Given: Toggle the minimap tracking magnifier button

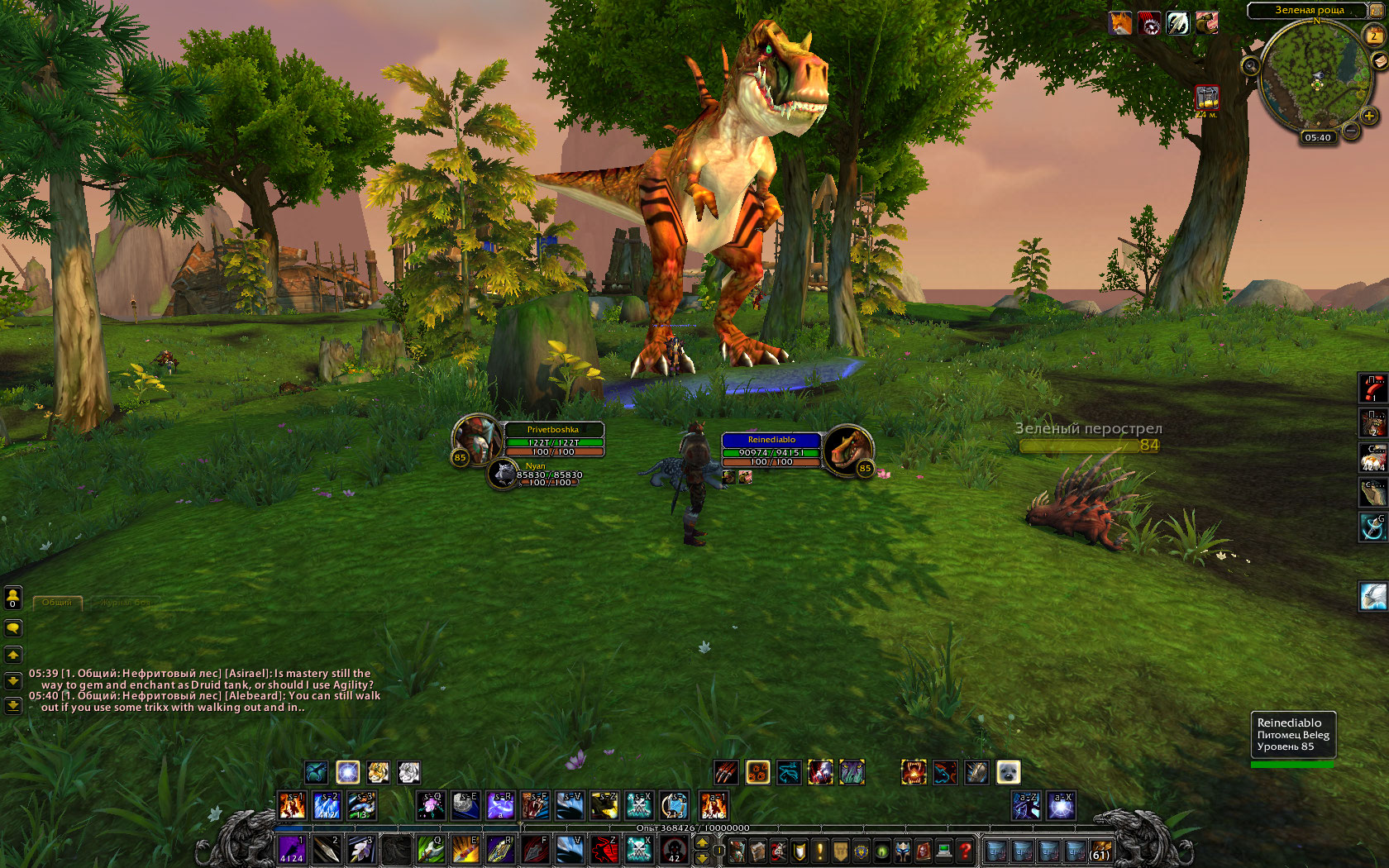Looking at the screenshot, I should (x=1250, y=65).
